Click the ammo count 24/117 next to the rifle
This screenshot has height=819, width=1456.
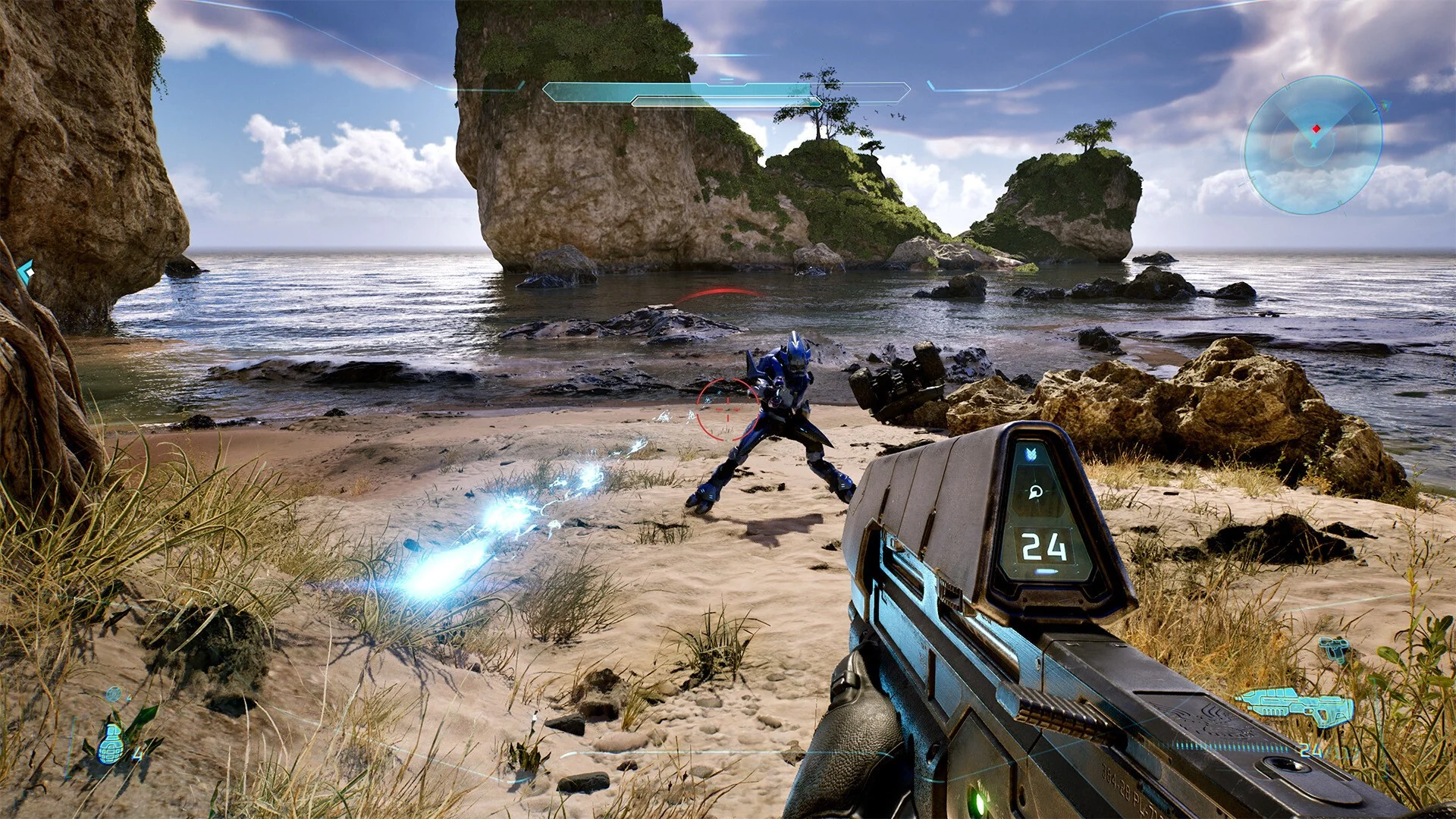1327,749
